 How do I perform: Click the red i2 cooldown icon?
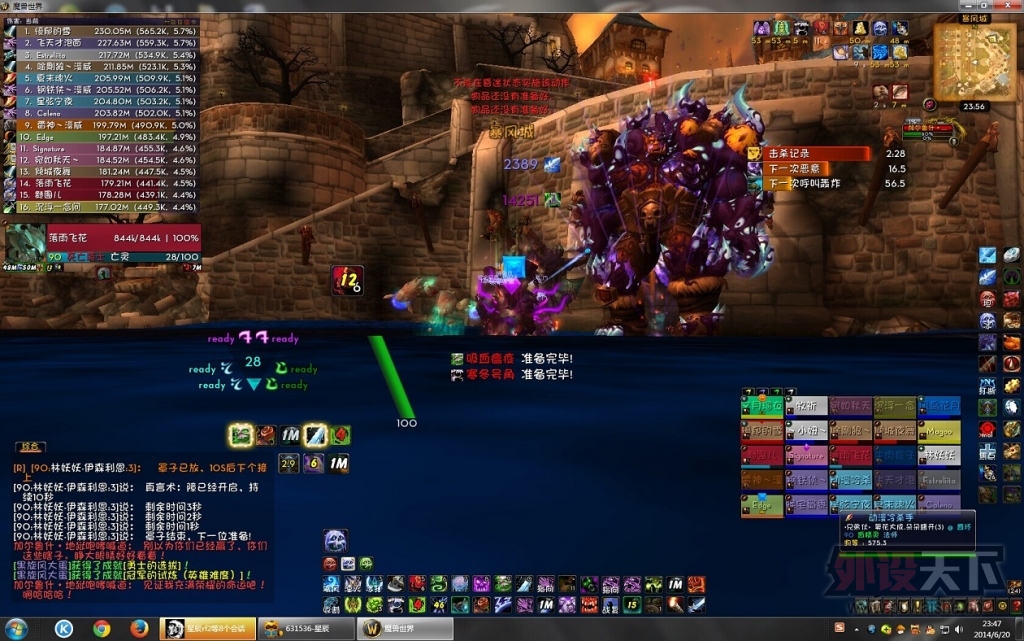point(348,280)
